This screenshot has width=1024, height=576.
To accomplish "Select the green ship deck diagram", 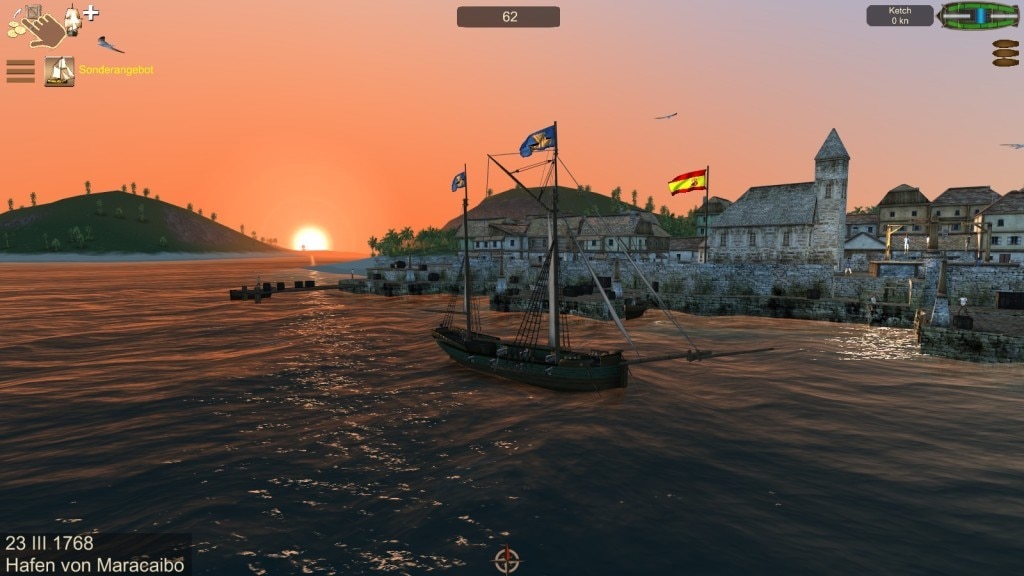I will pos(978,16).
